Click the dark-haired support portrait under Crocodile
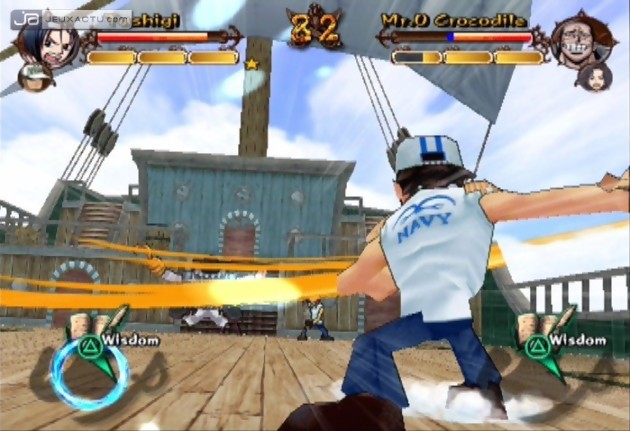Image resolution: width=630 pixels, height=431 pixels. pyautogui.click(x=592, y=77)
